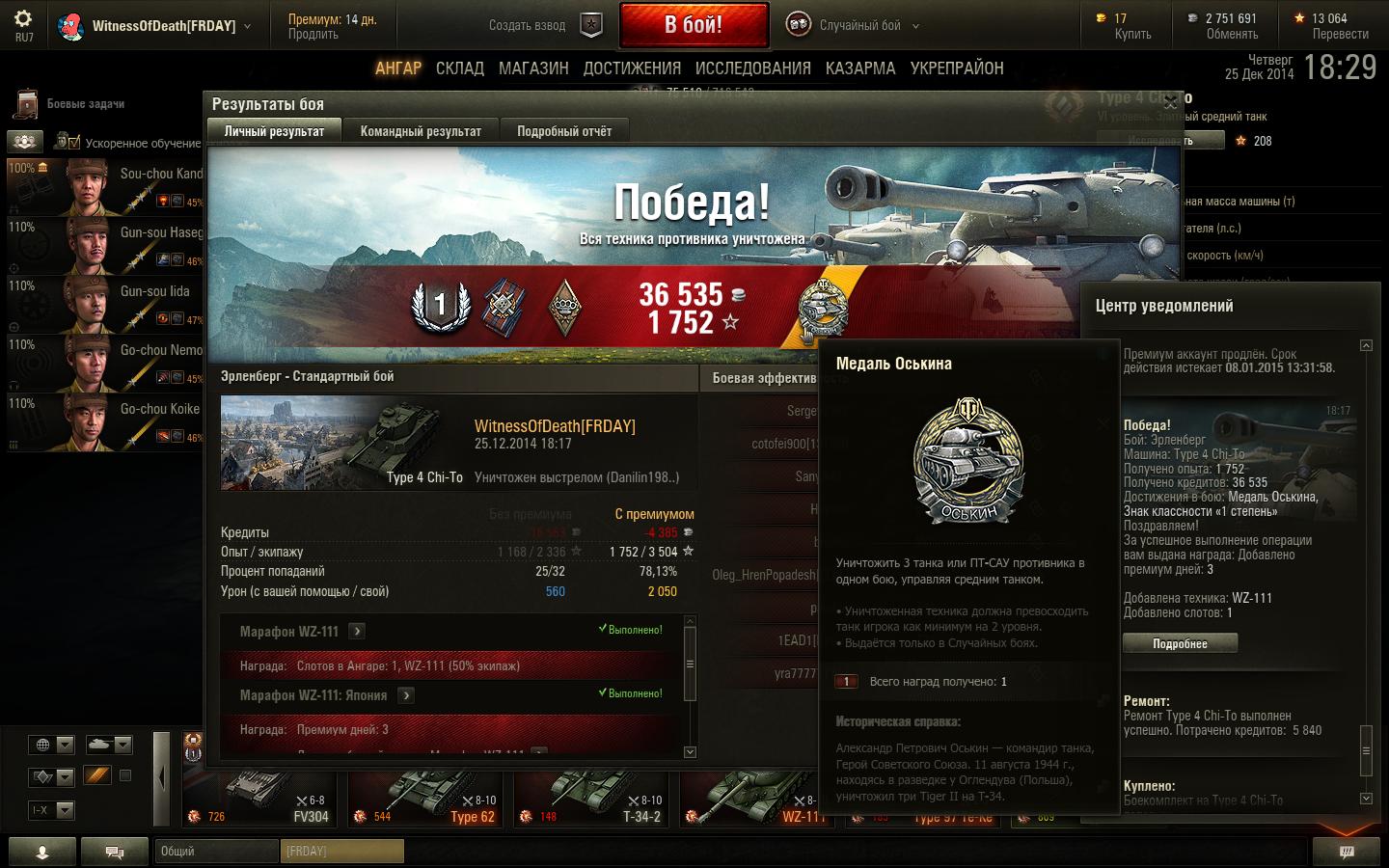Viewport: 1389px width, 868px height.
Task: Select the Type 62 tank in carousel
Action: (x=424, y=799)
